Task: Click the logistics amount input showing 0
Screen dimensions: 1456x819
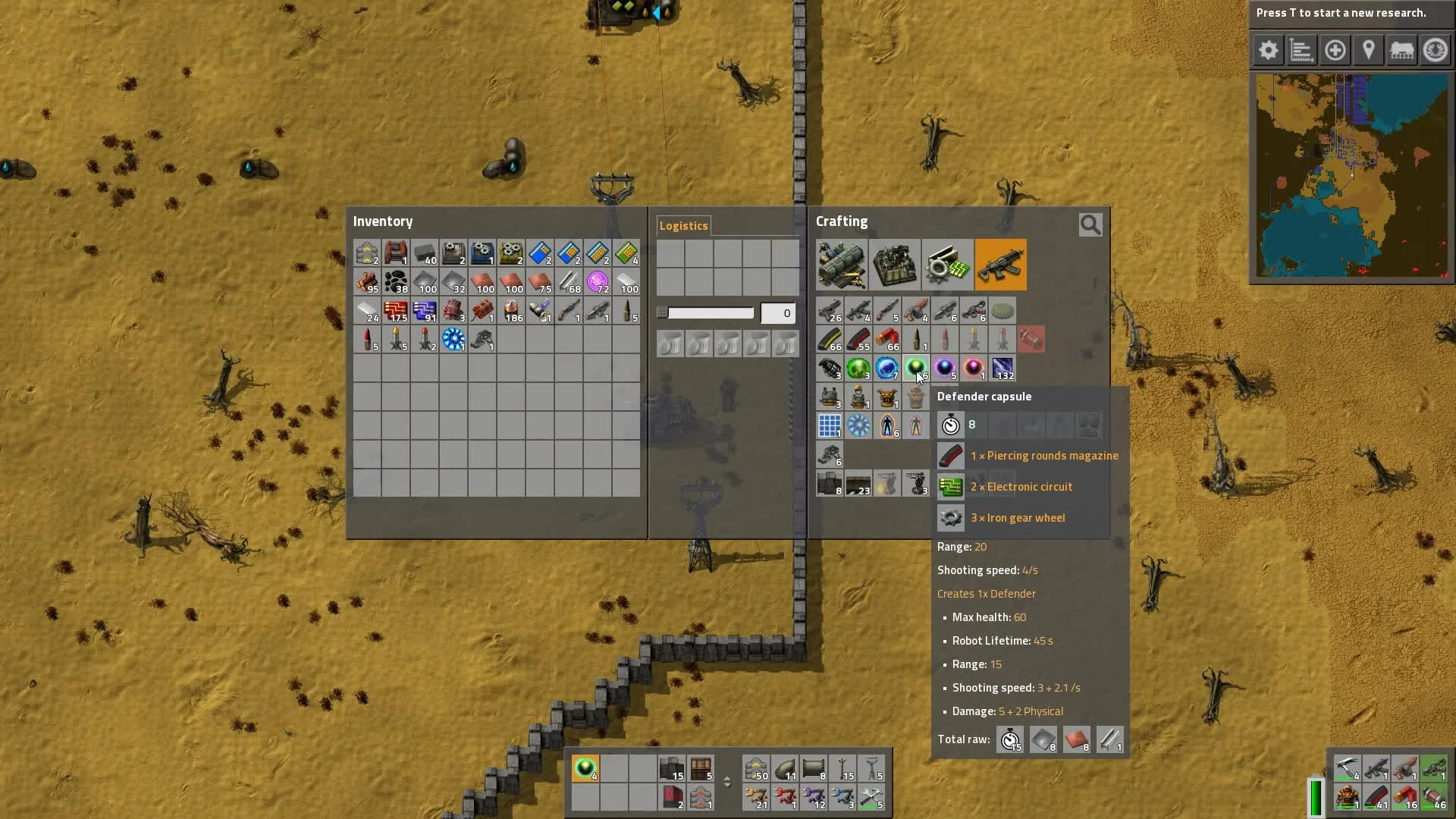Action: [777, 312]
